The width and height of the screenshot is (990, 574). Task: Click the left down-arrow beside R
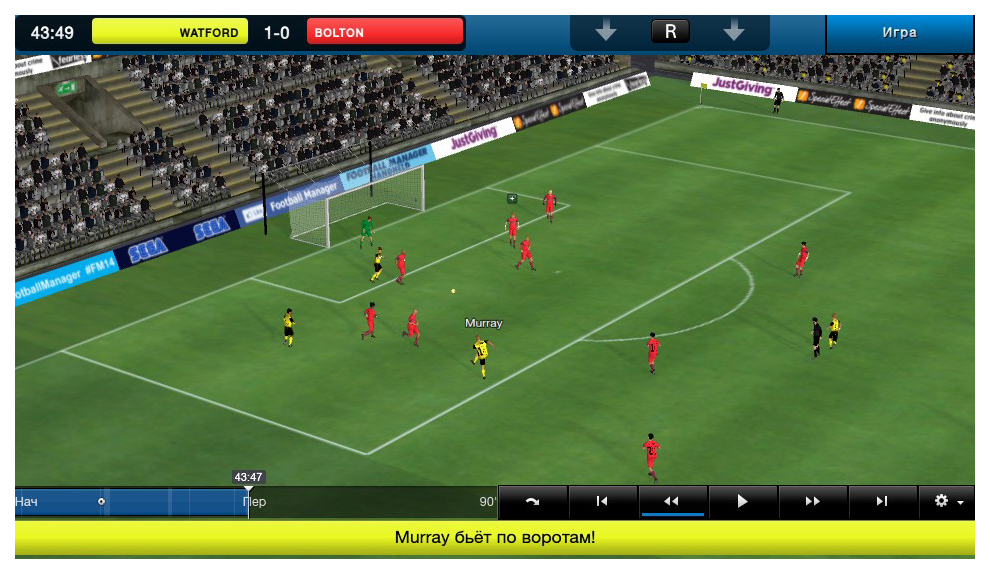[606, 32]
